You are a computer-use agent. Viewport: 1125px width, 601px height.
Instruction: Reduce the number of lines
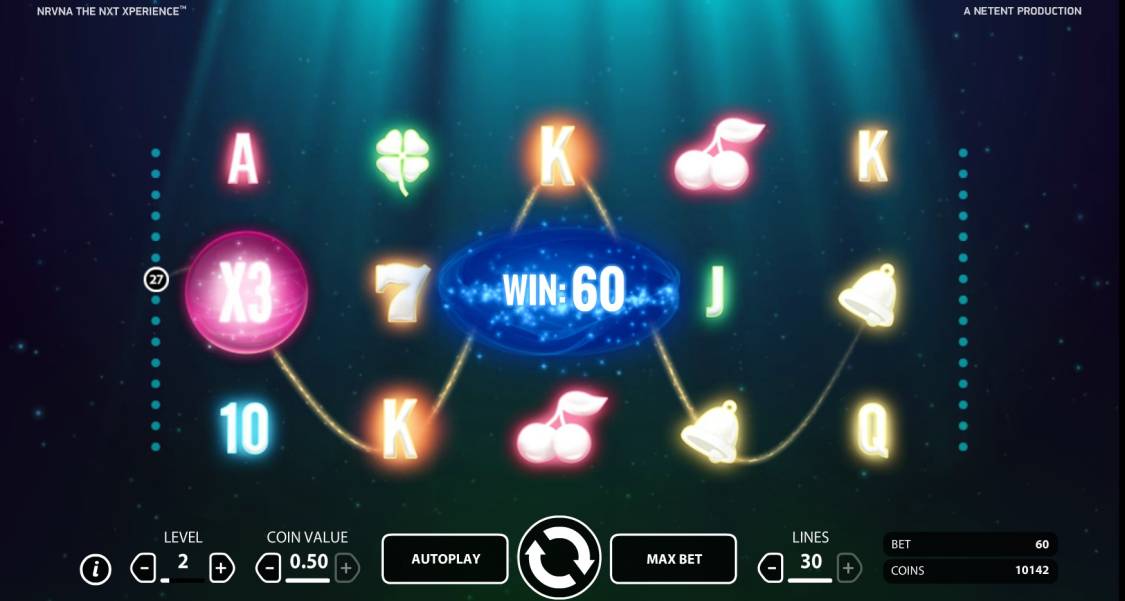[x=771, y=568]
